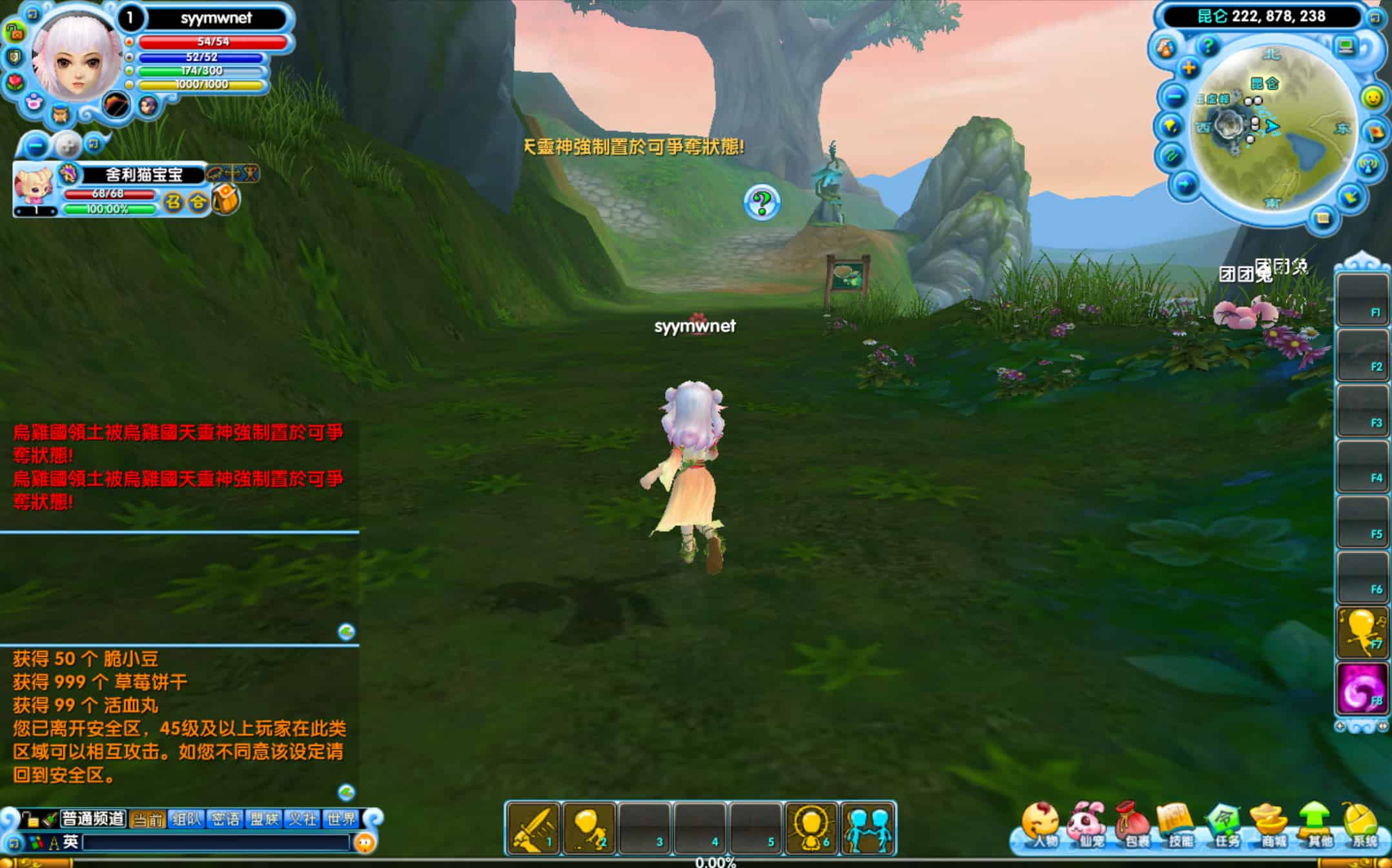Open the 仙宠 pet menu

click(1087, 827)
